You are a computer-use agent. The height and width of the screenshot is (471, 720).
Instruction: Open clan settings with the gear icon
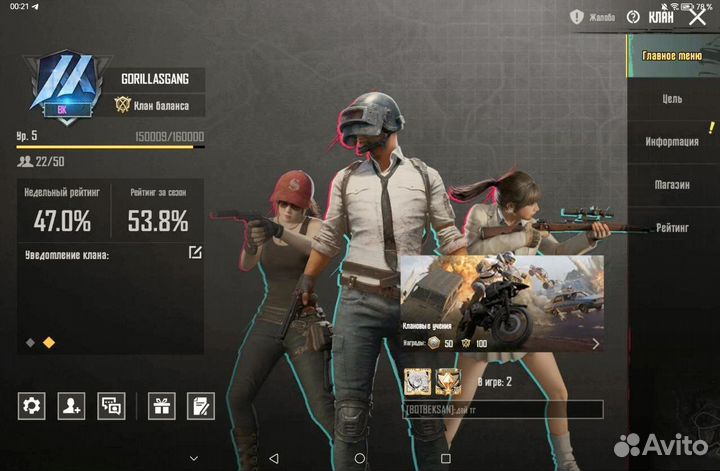click(x=32, y=405)
